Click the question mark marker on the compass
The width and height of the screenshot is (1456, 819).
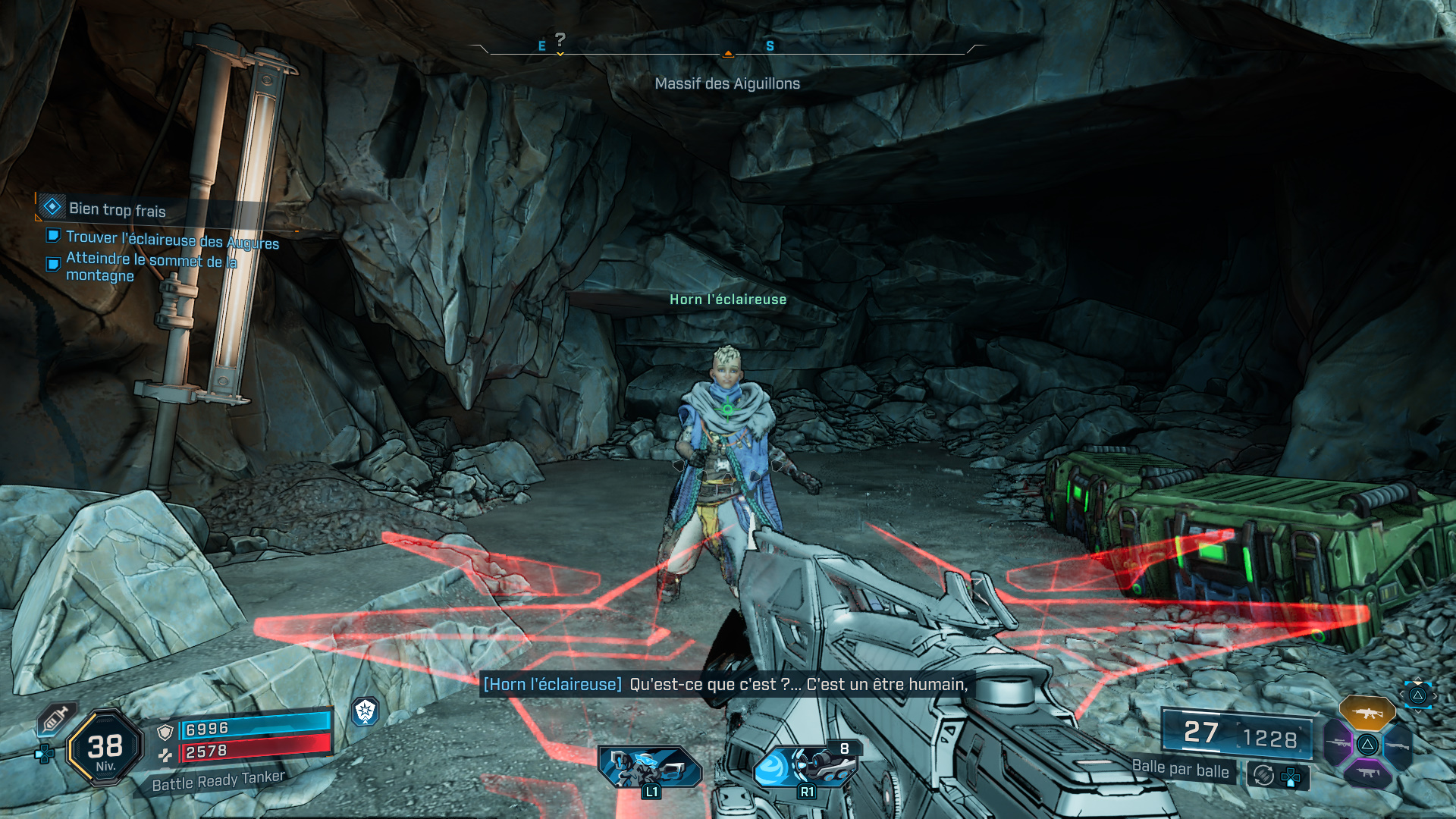point(560,40)
